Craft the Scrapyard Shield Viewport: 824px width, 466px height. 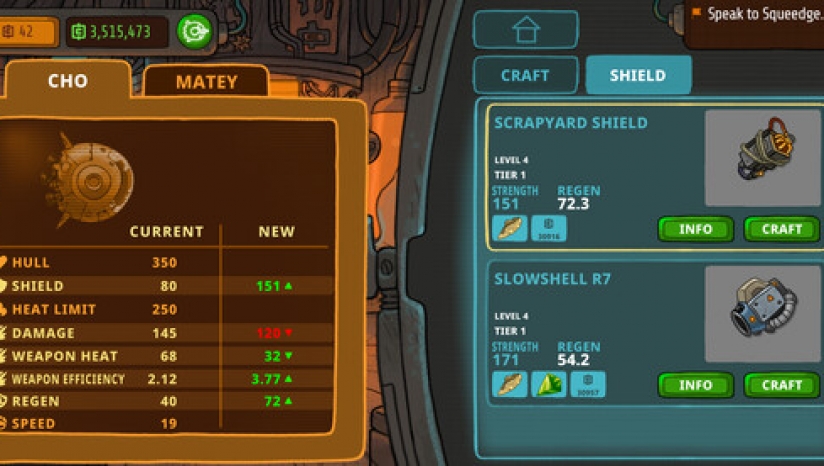781,229
